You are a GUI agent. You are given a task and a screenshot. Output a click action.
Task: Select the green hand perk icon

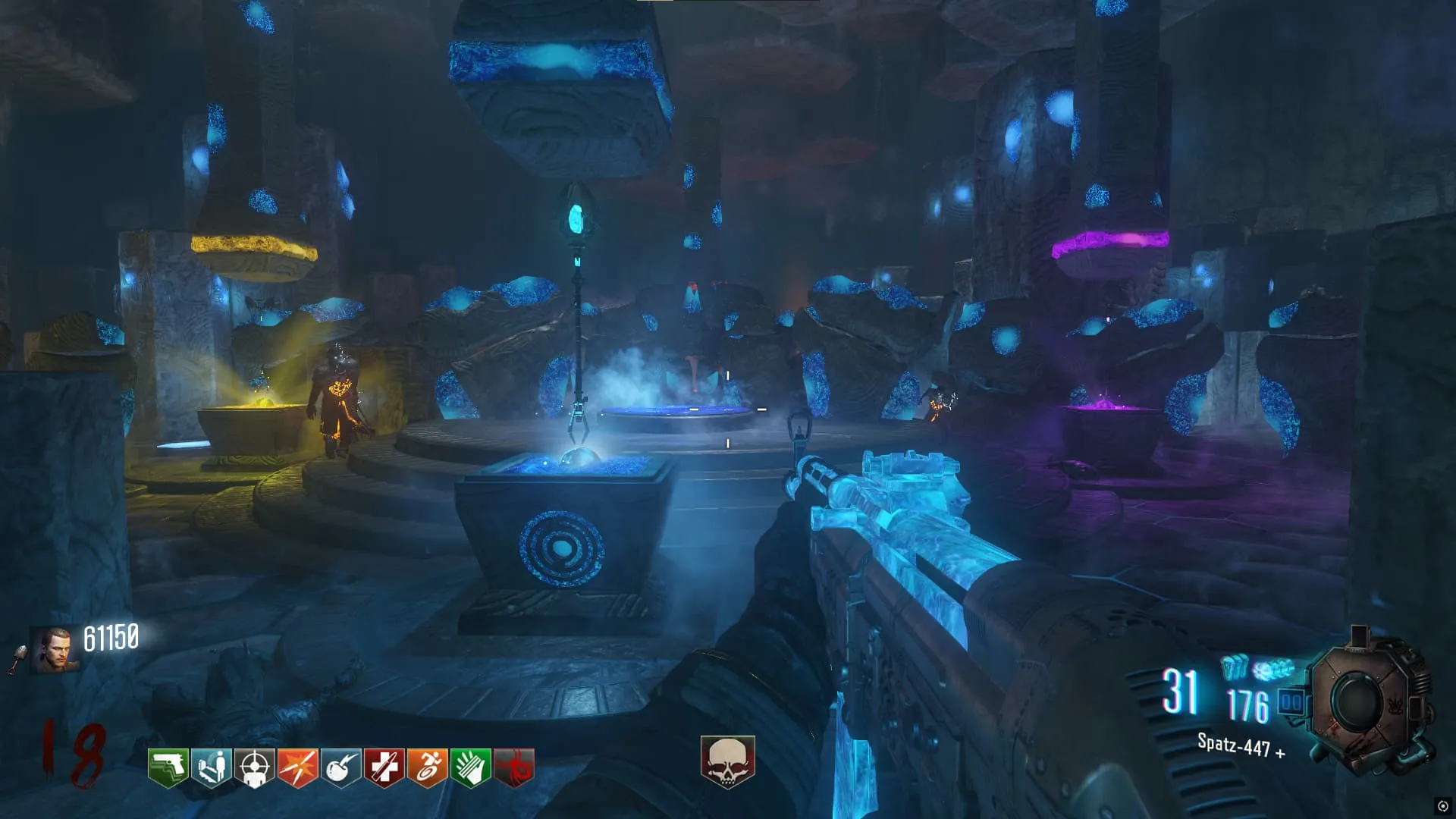pos(471,767)
